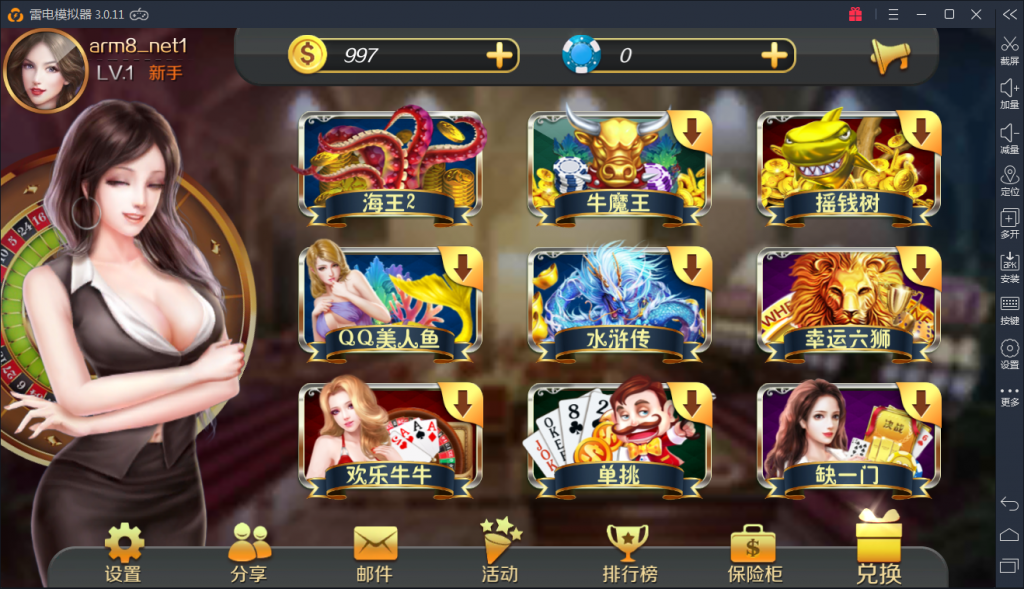This screenshot has height=589, width=1024.
Task: Show the 活动 events menu
Action: click(x=500, y=553)
